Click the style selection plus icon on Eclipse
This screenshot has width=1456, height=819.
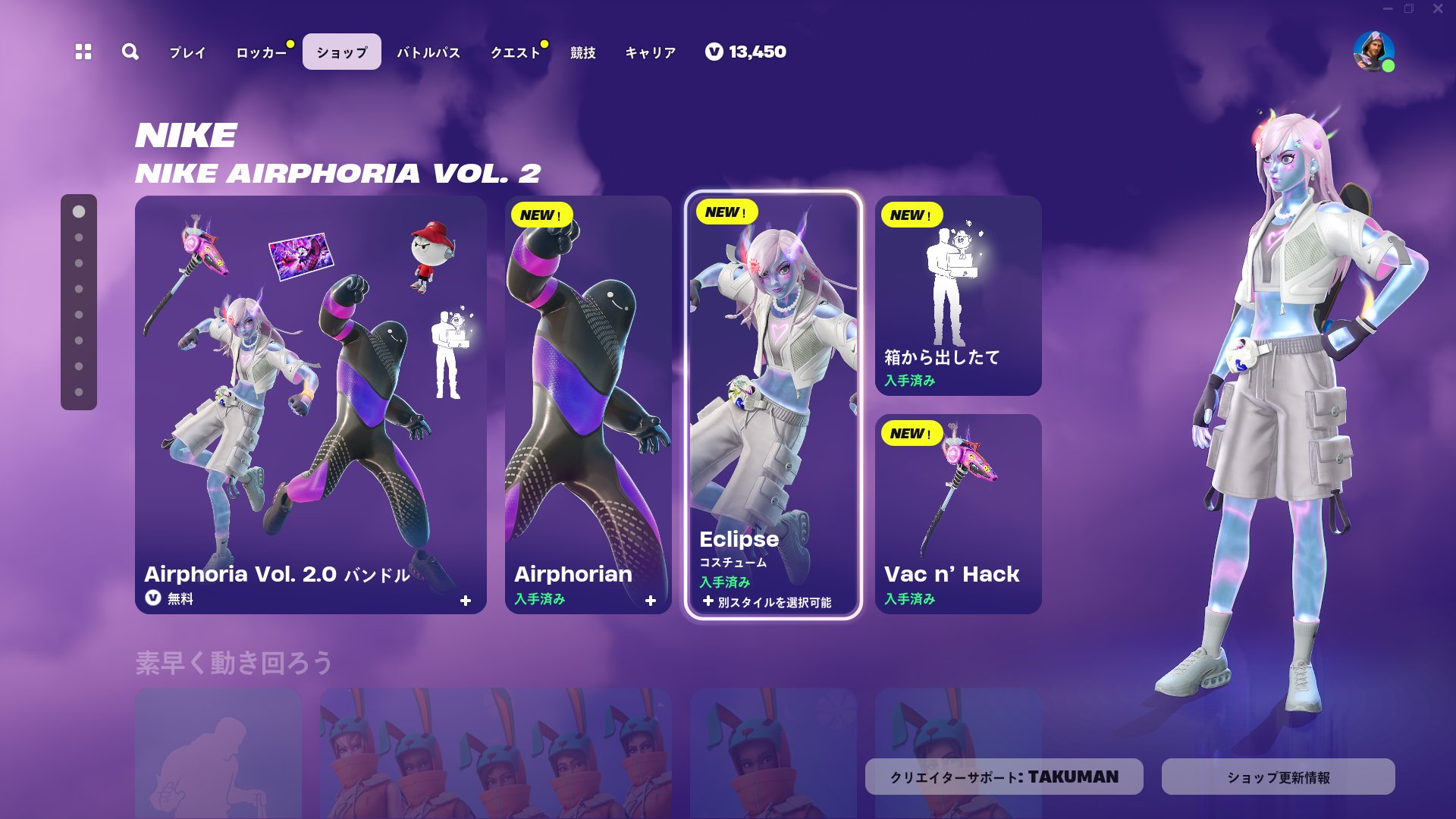click(709, 601)
